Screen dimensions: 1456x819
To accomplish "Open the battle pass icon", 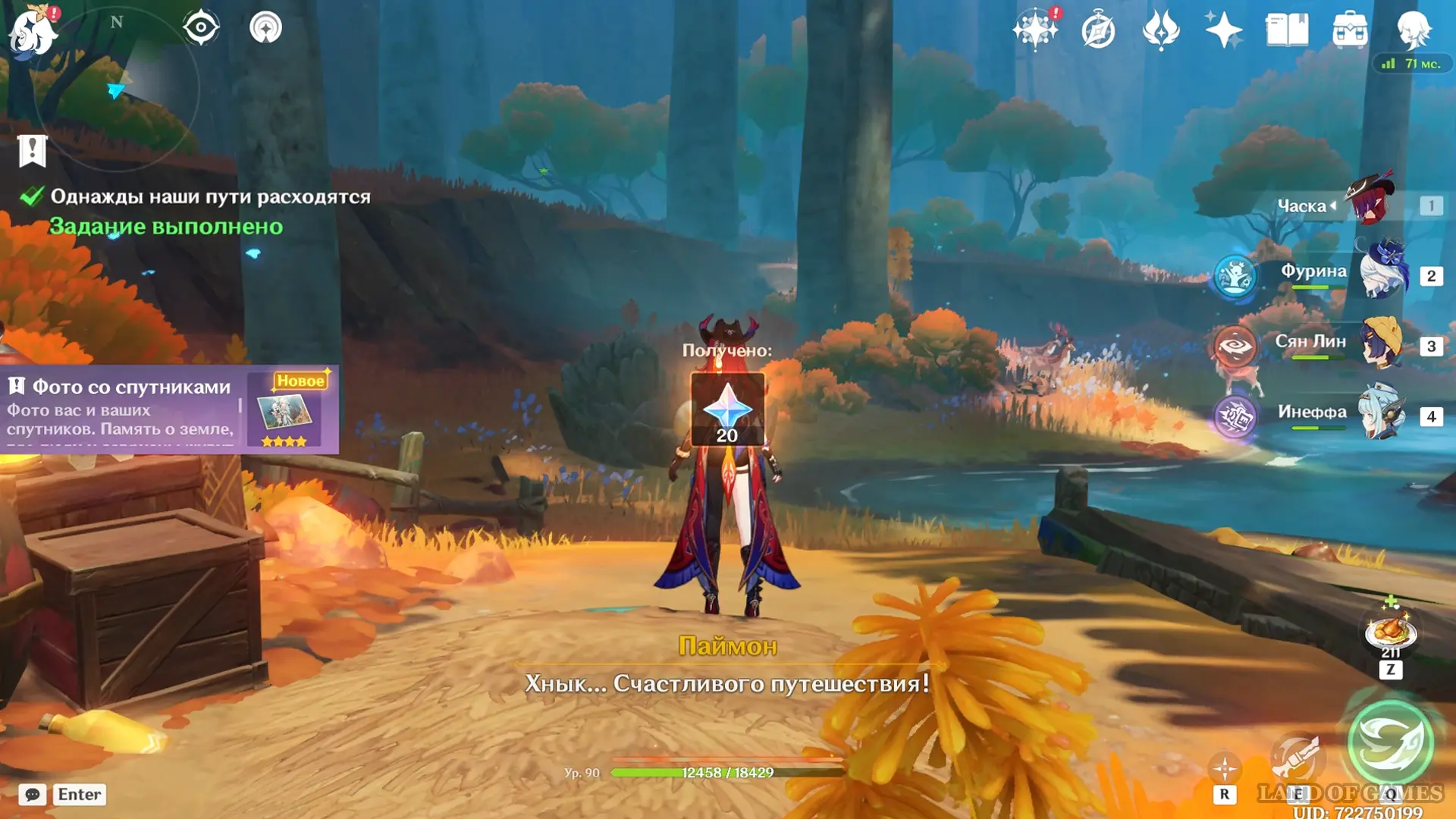I will (x=1161, y=30).
